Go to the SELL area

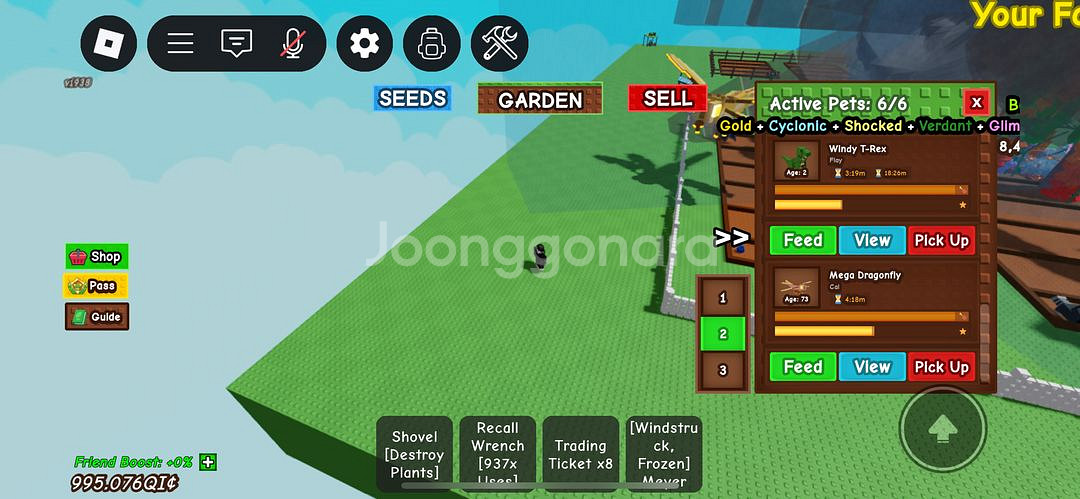click(x=667, y=98)
